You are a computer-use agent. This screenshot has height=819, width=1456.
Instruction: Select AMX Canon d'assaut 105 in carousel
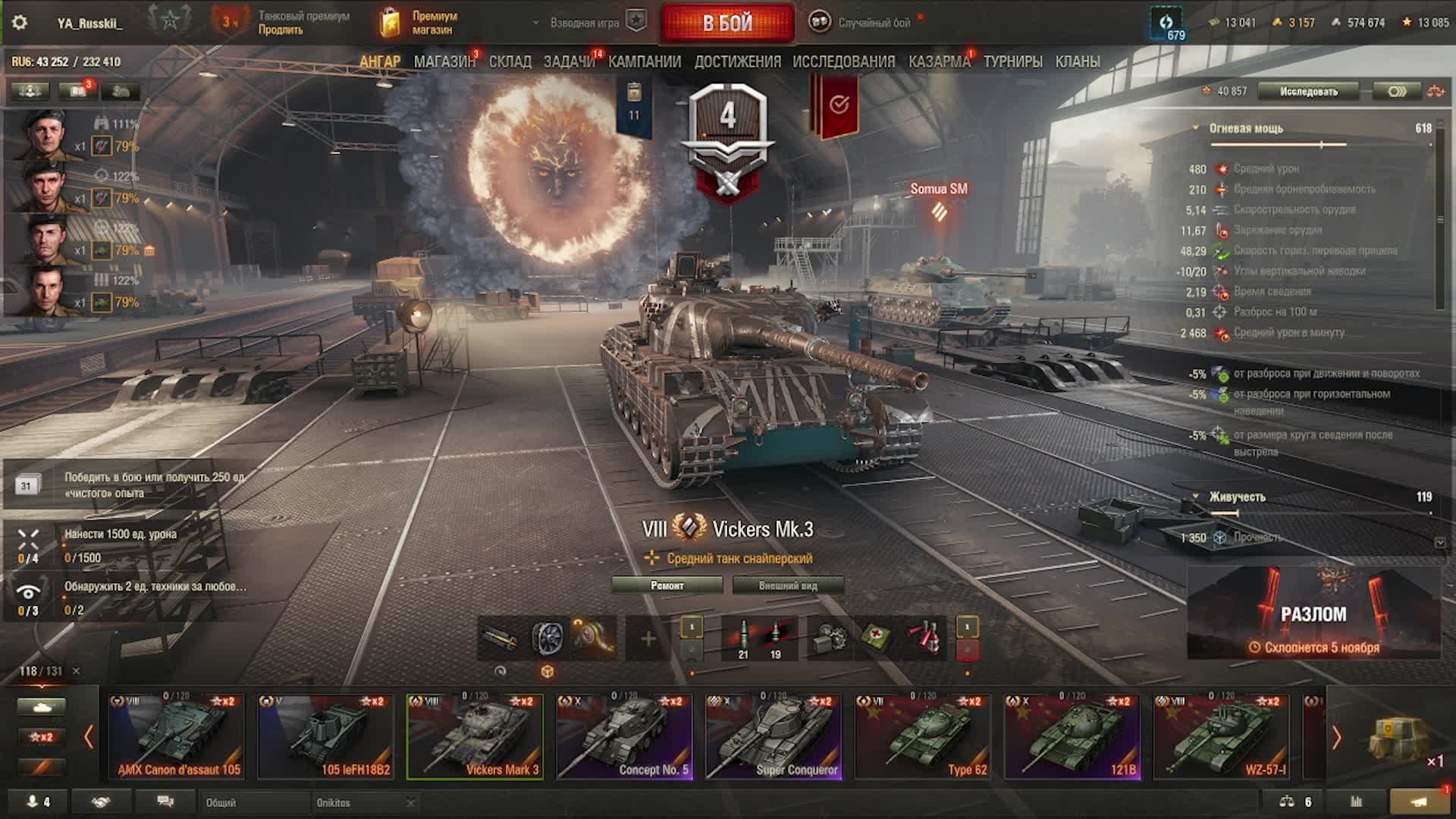[177, 737]
